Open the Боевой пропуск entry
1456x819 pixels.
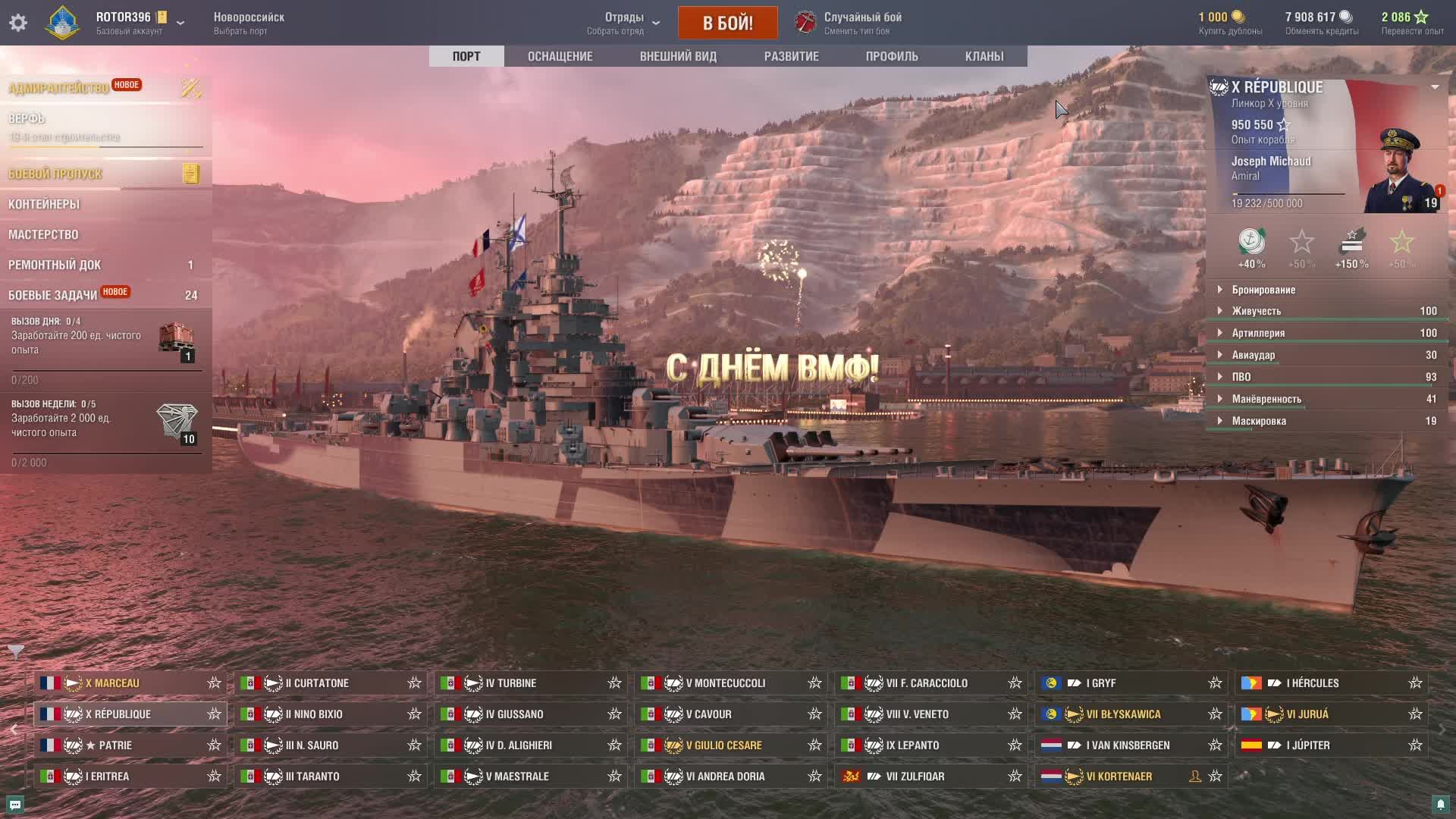click(x=55, y=174)
